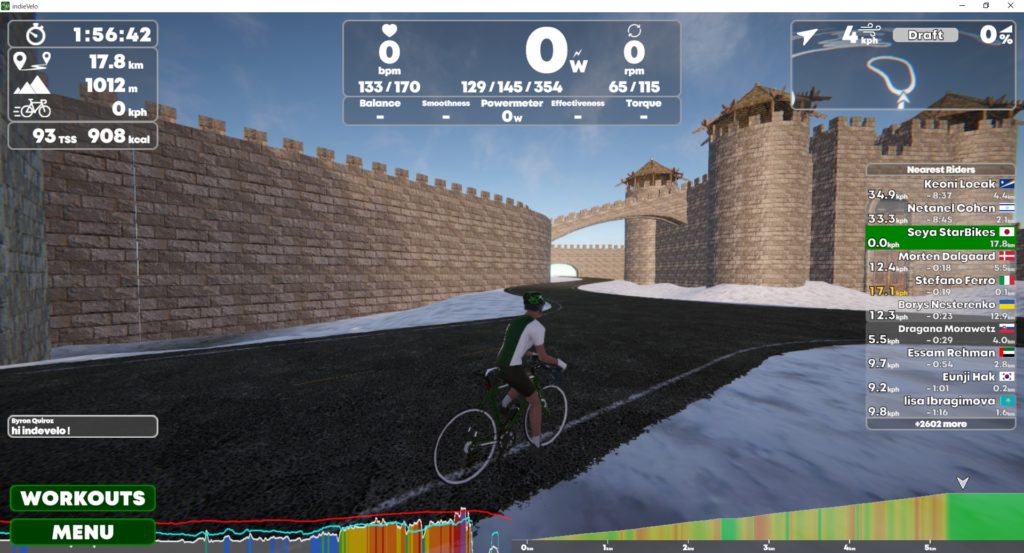Choose rider Morten Dalgaard
The image size is (1024, 553).
pyautogui.click(x=940, y=262)
